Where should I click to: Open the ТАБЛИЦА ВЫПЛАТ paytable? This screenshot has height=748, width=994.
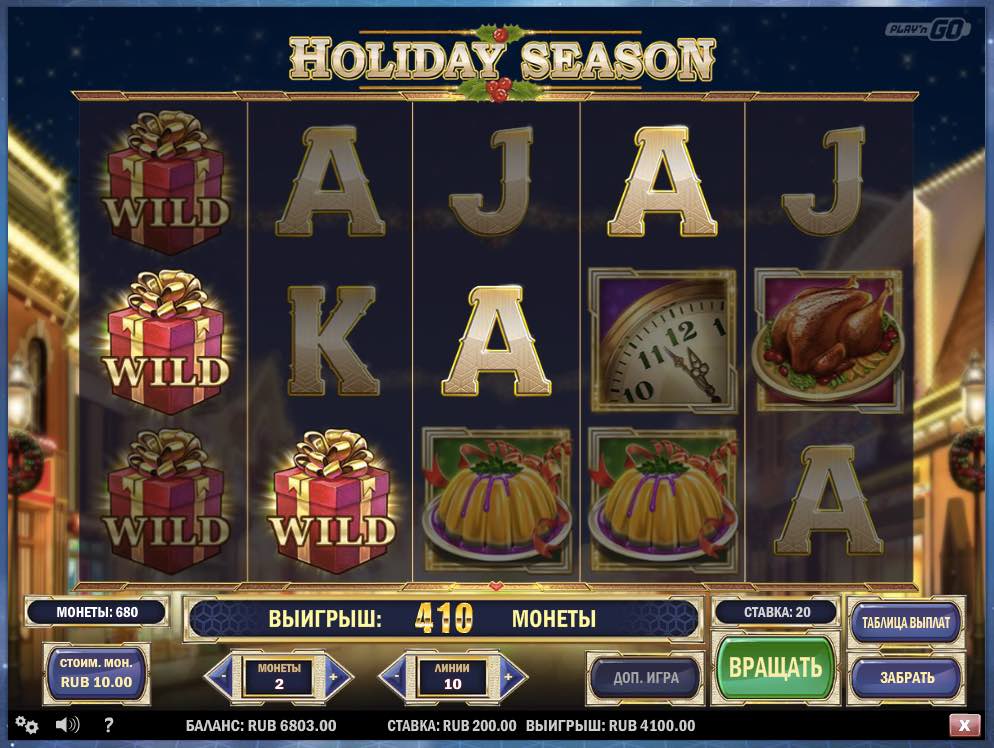click(x=905, y=622)
